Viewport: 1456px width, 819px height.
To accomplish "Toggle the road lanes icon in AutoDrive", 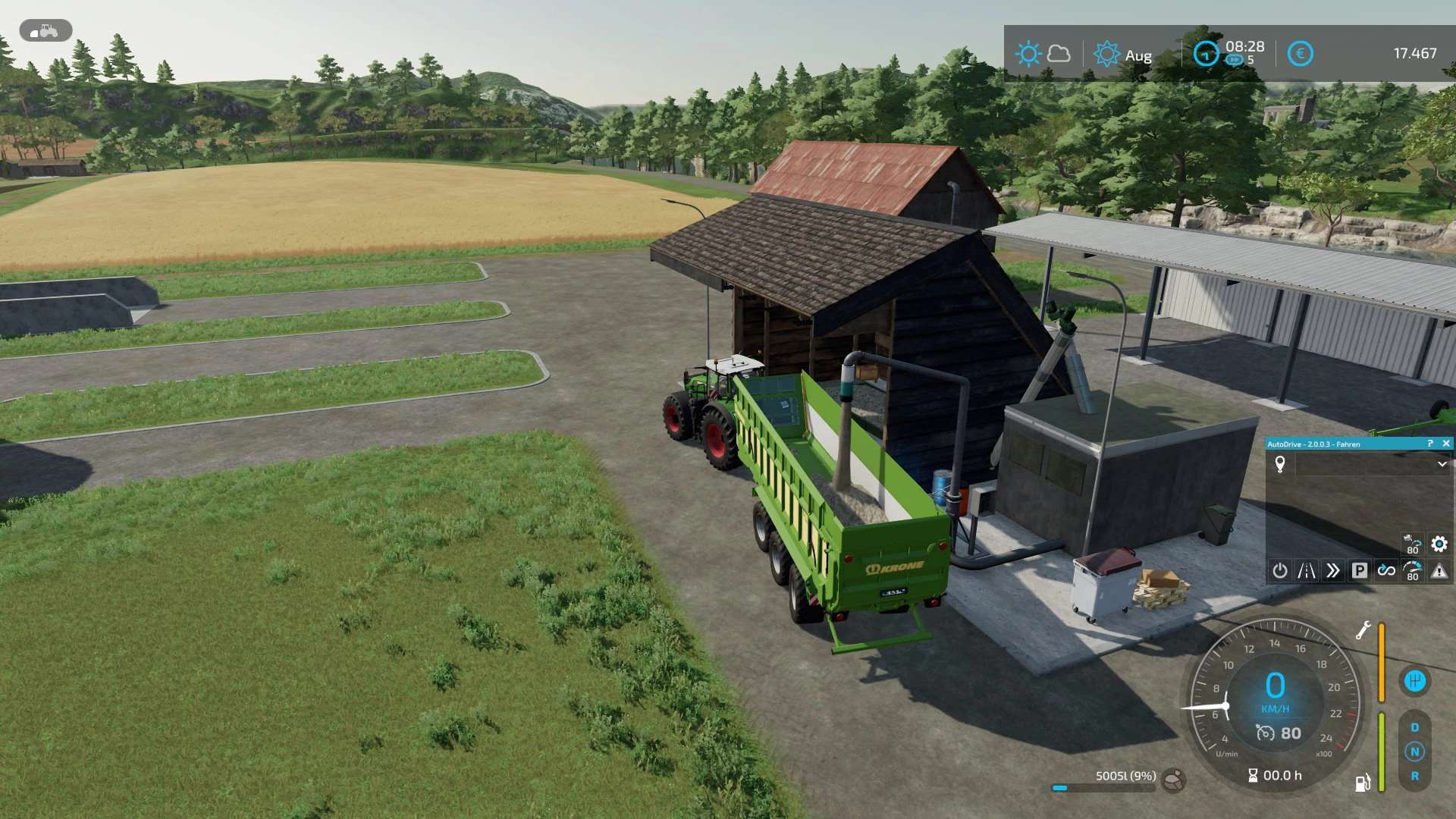I will 1307,570.
